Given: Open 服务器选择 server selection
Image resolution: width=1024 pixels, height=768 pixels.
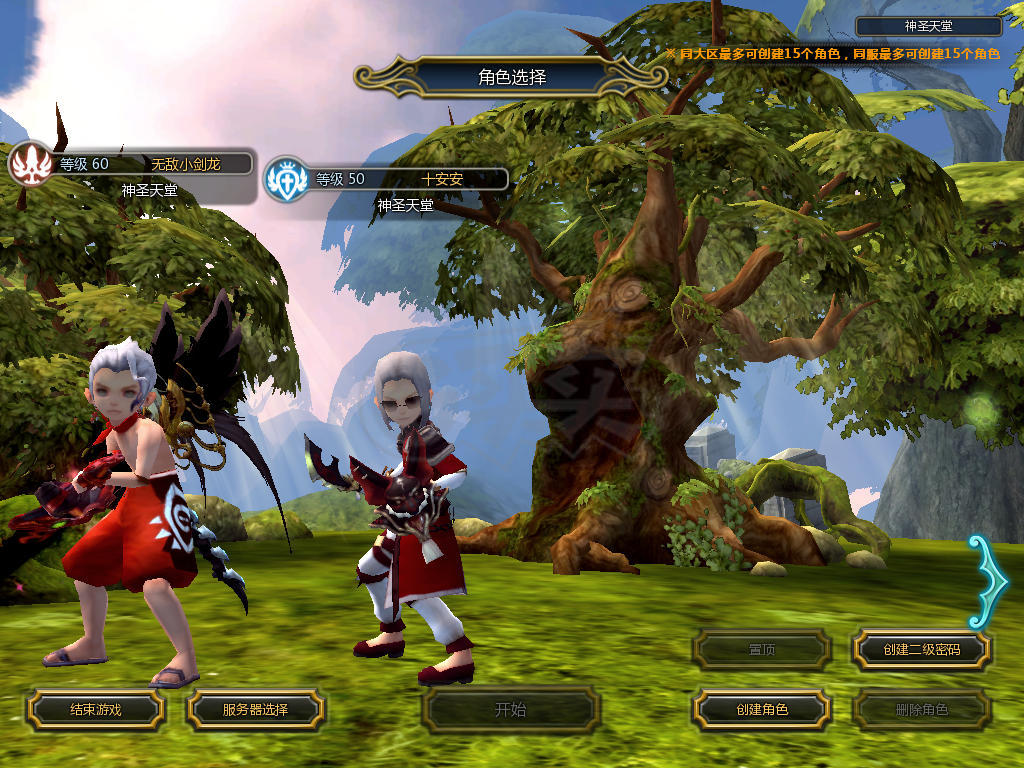Looking at the screenshot, I should click(255, 709).
